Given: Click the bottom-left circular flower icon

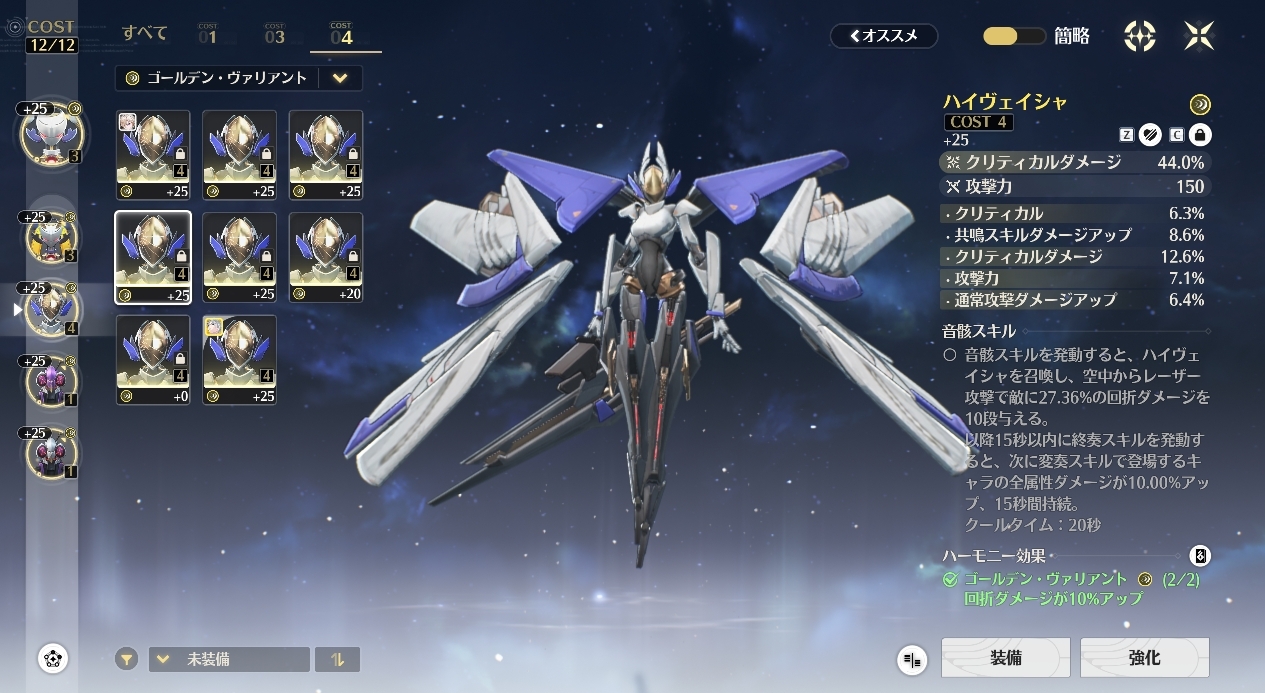Looking at the screenshot, I should tap(53, 658).
